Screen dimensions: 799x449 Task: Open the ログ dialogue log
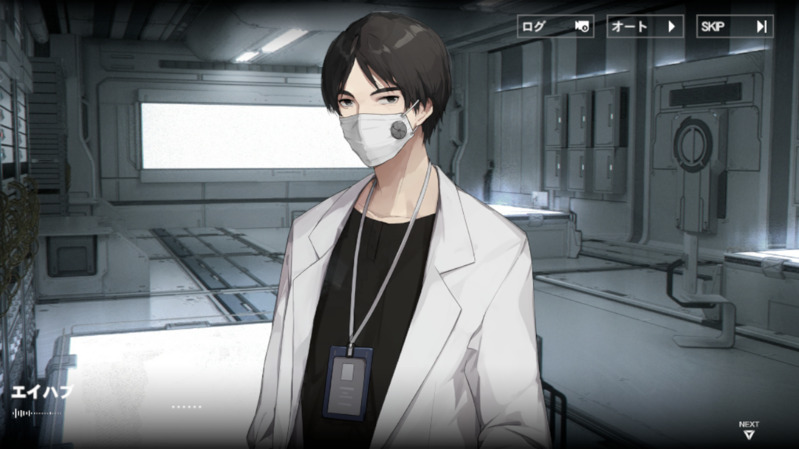[555, 26]
